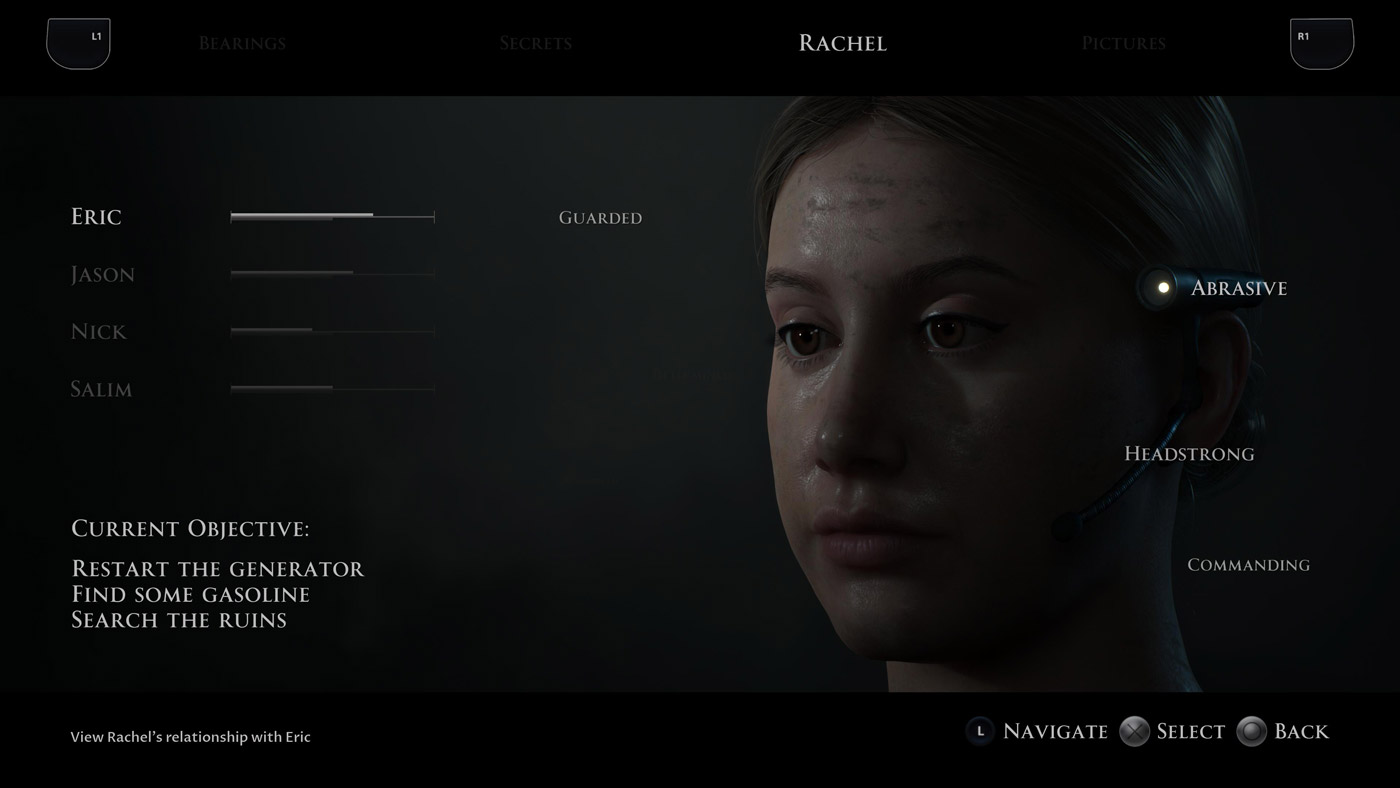Screen dimensions: 1400x788
Task: Select Eric in the relationship list
Action: click(96, 217)
